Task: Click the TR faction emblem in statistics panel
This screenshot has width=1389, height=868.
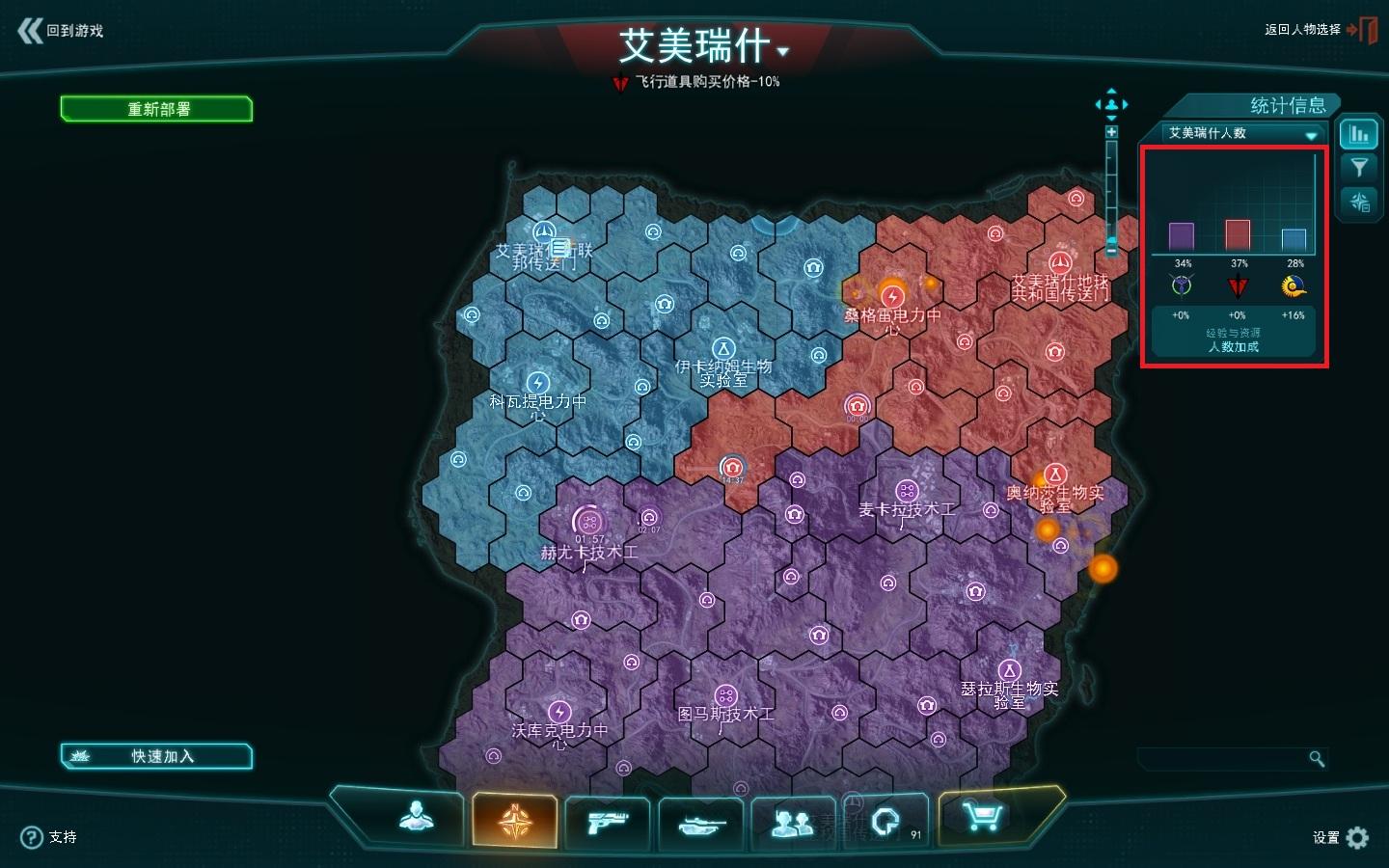Action: (x=1237, y=286)
